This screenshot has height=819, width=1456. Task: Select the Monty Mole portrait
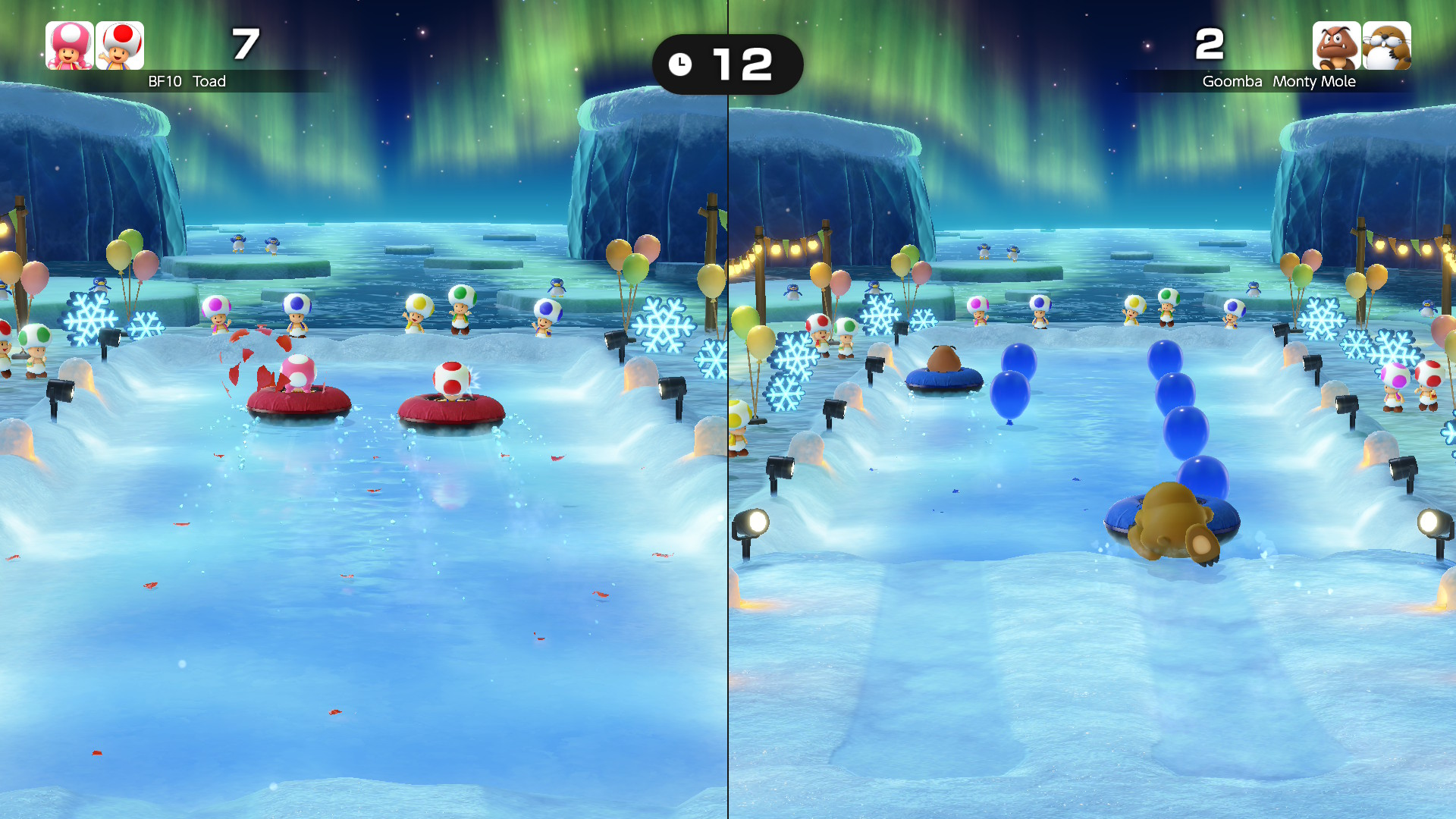[1386, 45]
